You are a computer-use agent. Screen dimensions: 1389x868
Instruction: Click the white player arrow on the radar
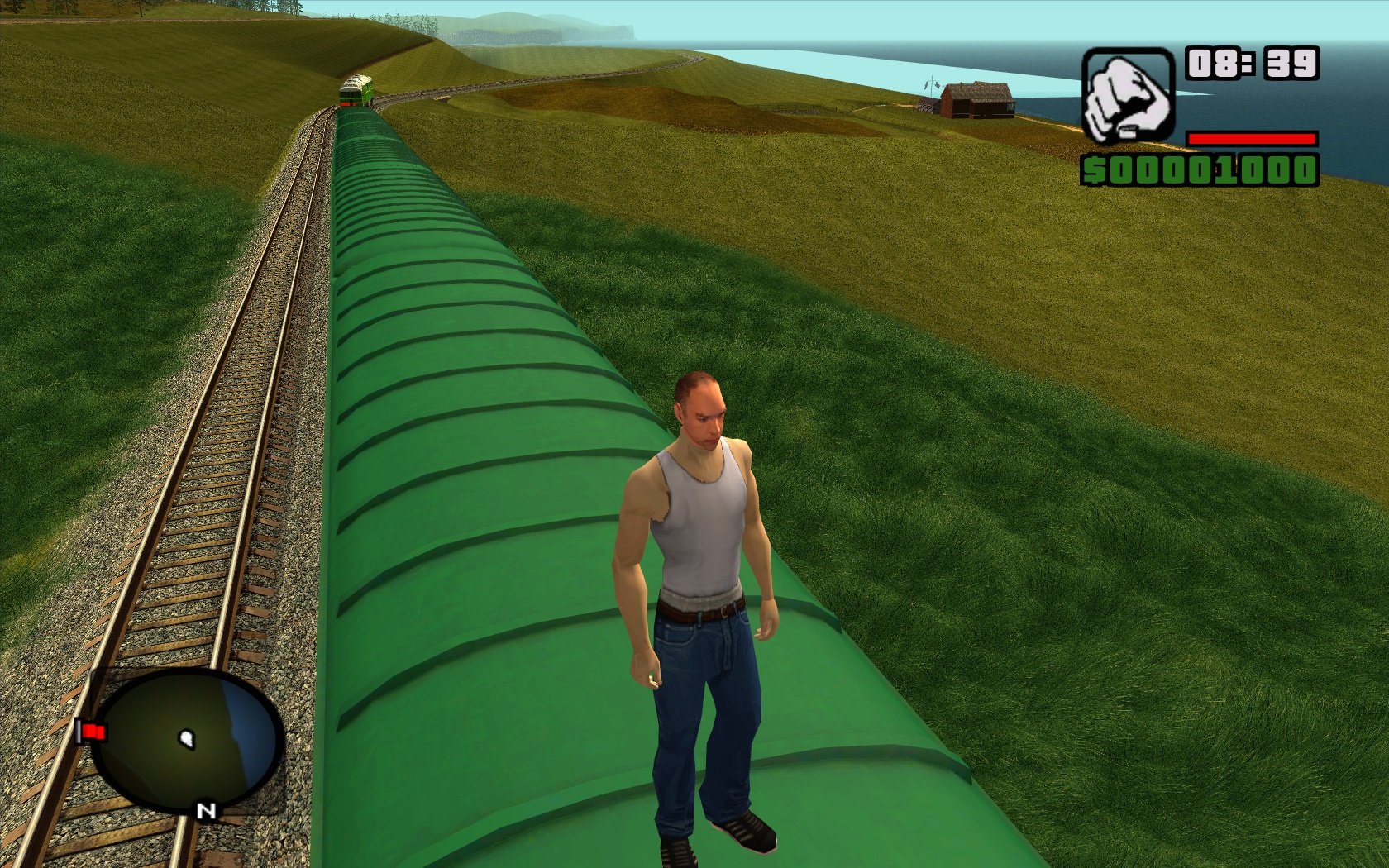pyautogui.click(x=188, y=738)
